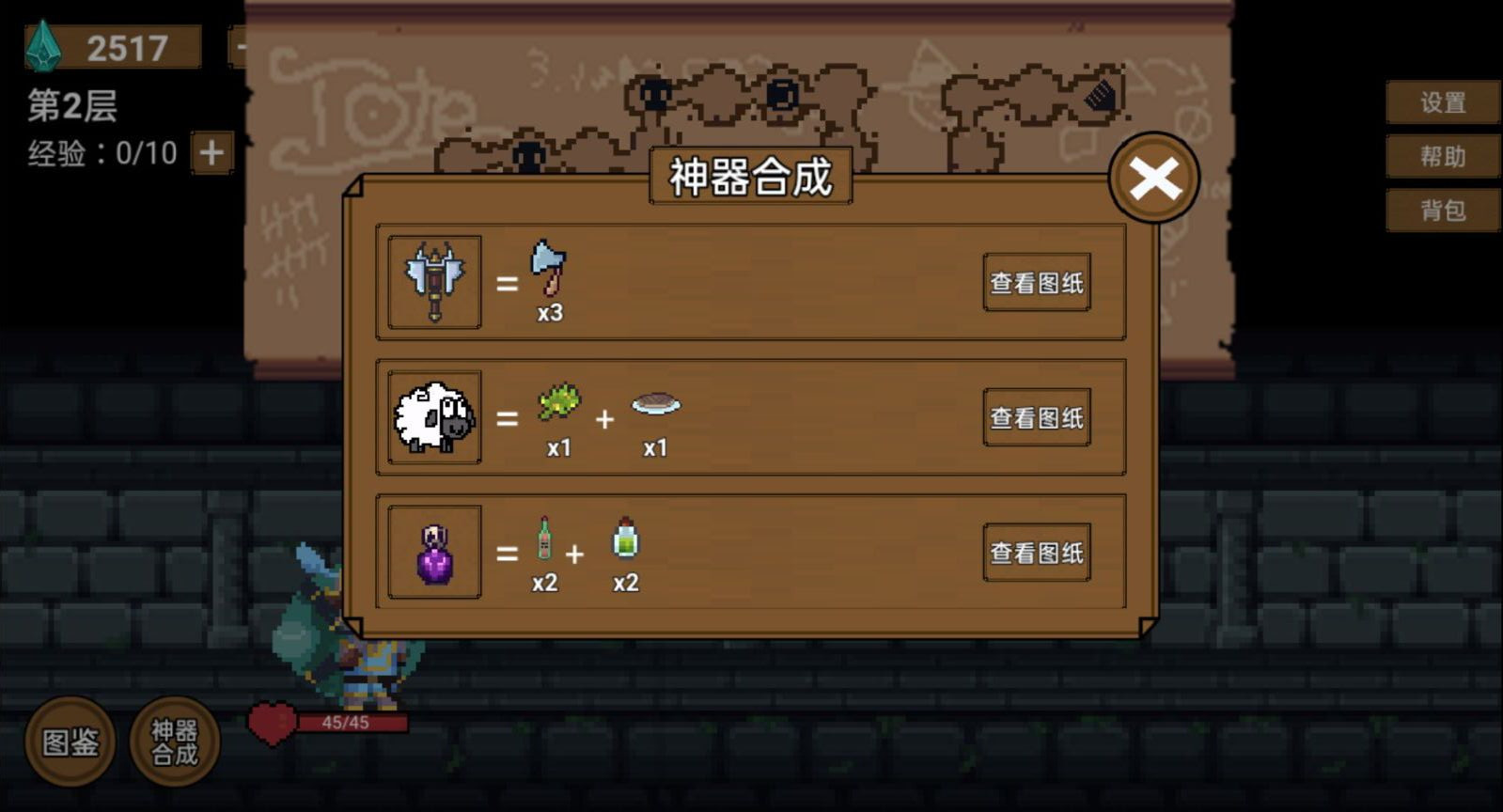Select the purple potion artifact icon
The image size is (1503, 812).
(433, 553)
